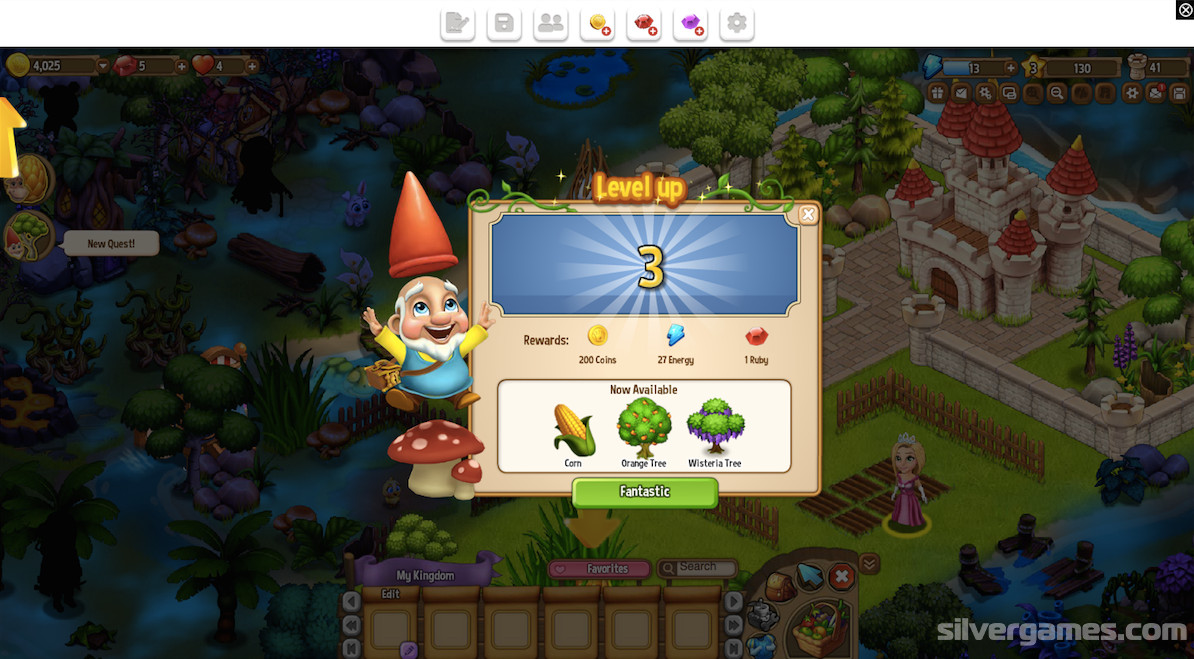Choose the blue cursor arrow tool
This screenshot has width=1194, height=659.
[x=809, y=575]
